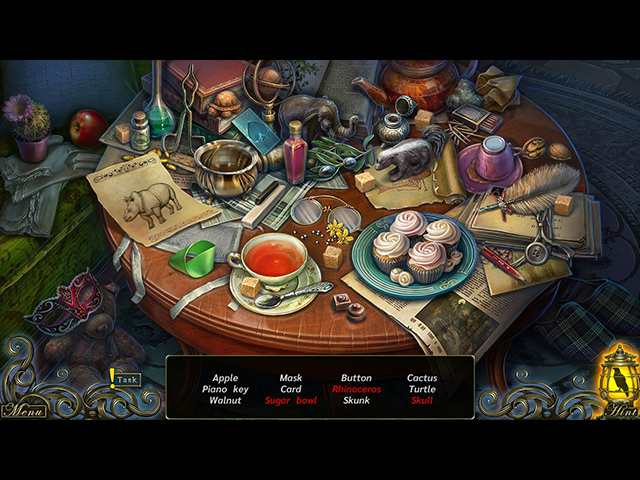Screen dimensions: 640x480
Task: Select "Piano key" in the item list
Action: (226, 389)
